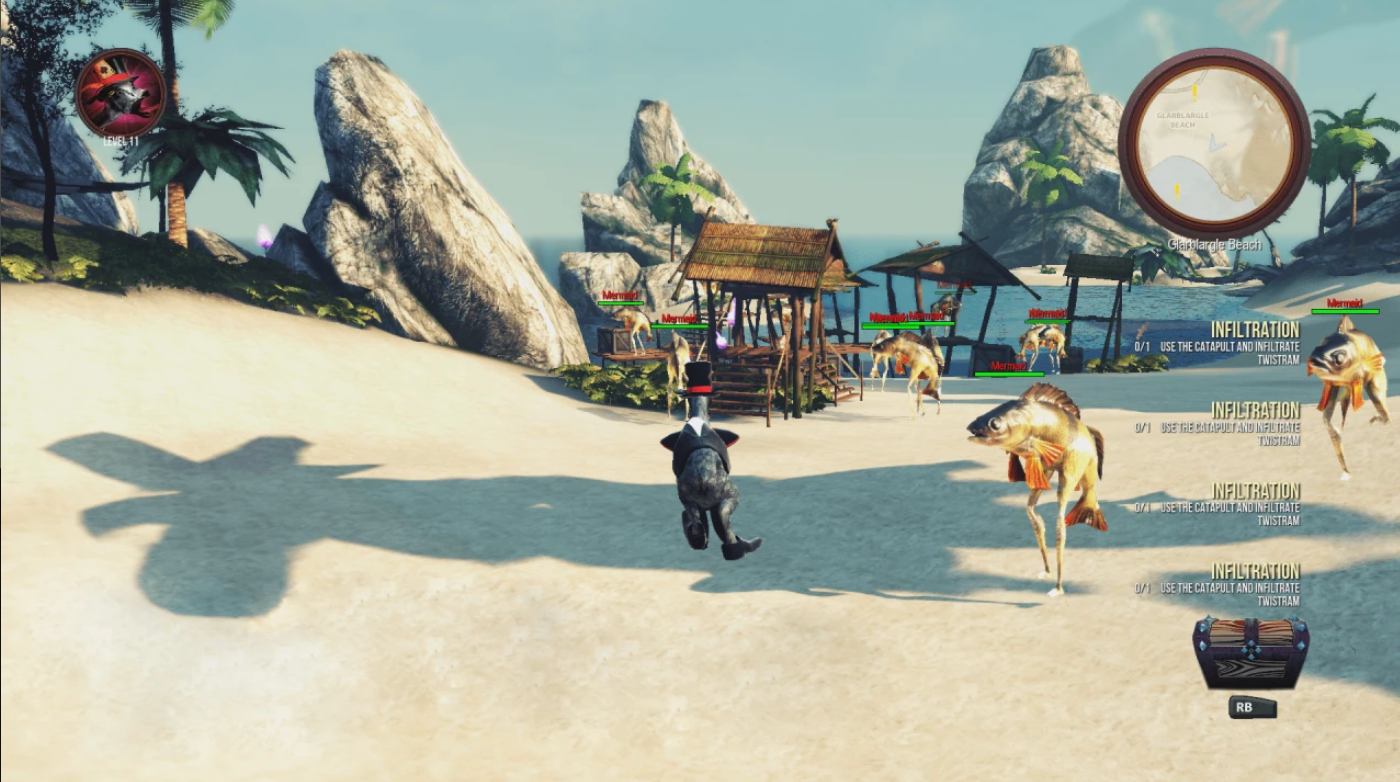Click the lower exclamation marker on the minimap
Screen dimensions: 1400x782
tap(1176, 190)
